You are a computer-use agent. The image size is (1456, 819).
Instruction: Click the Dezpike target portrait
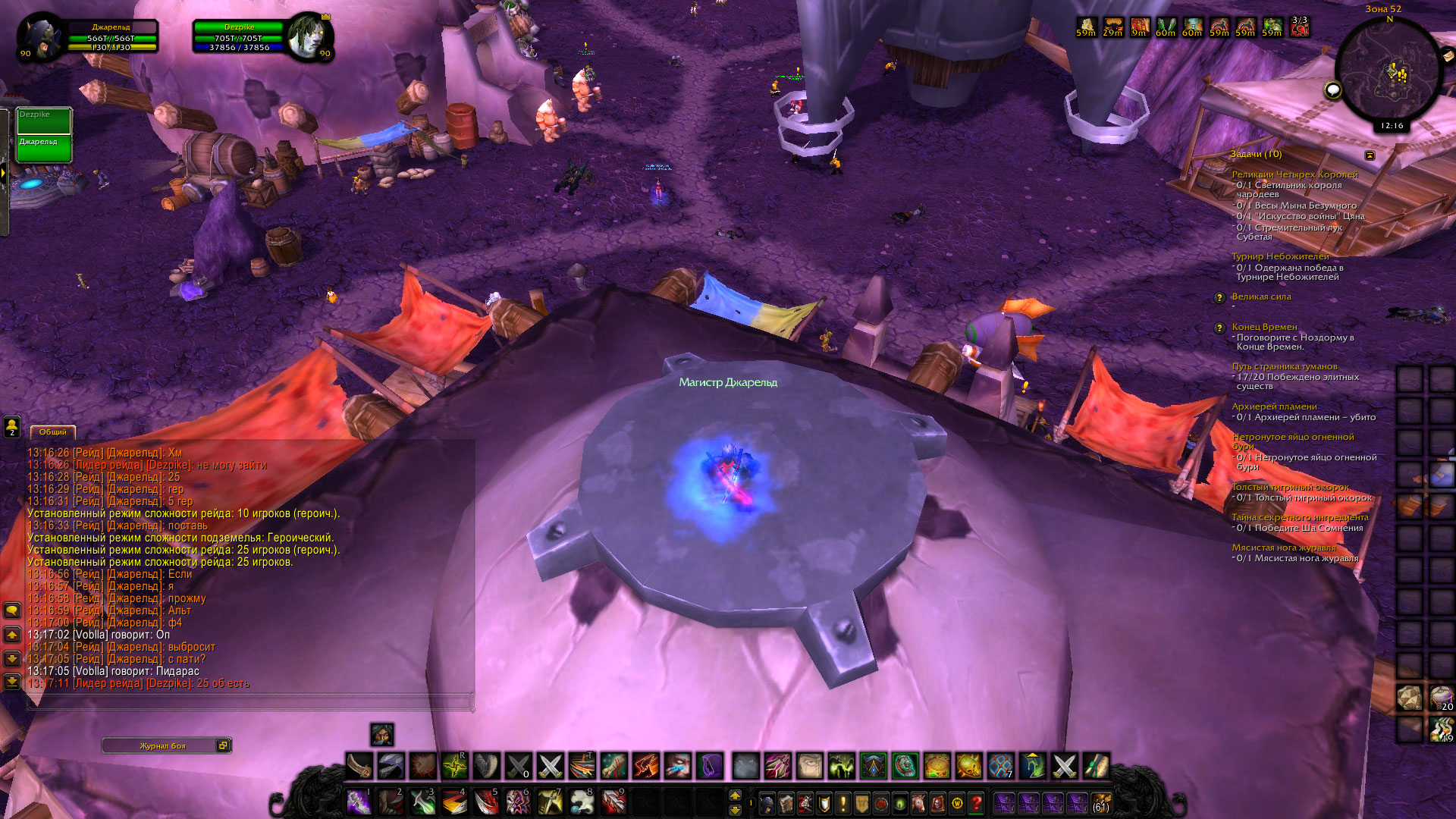click(309, 37)
